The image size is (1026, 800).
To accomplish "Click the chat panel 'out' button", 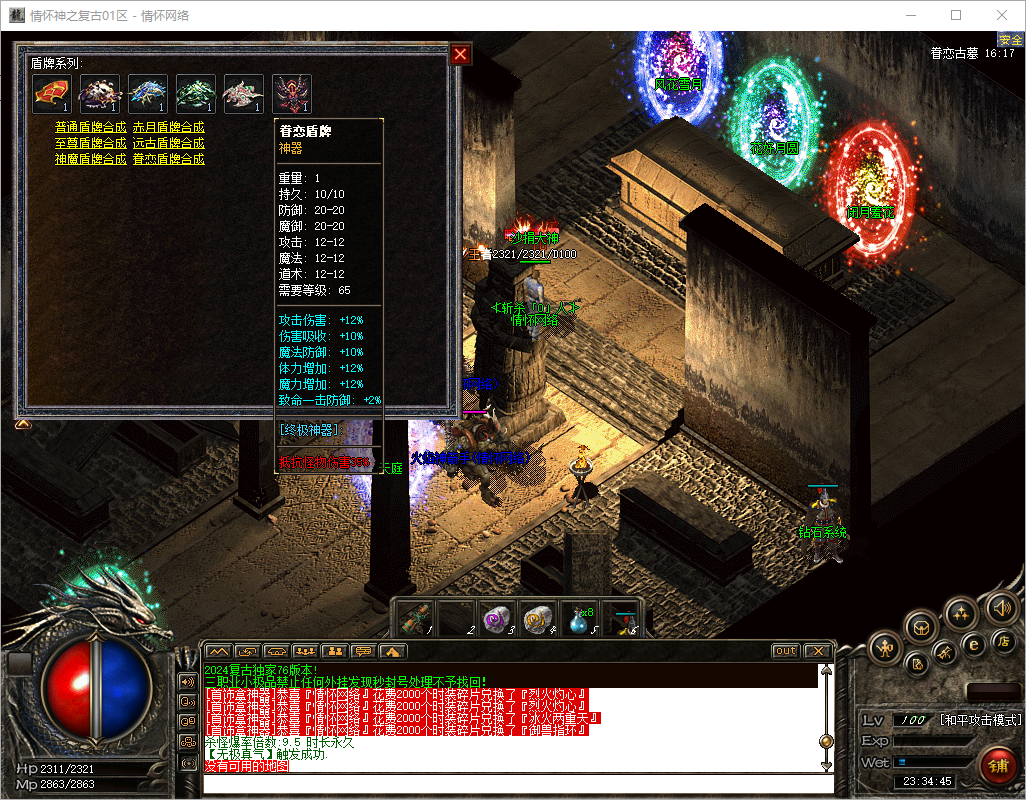I will pos(786,651).
